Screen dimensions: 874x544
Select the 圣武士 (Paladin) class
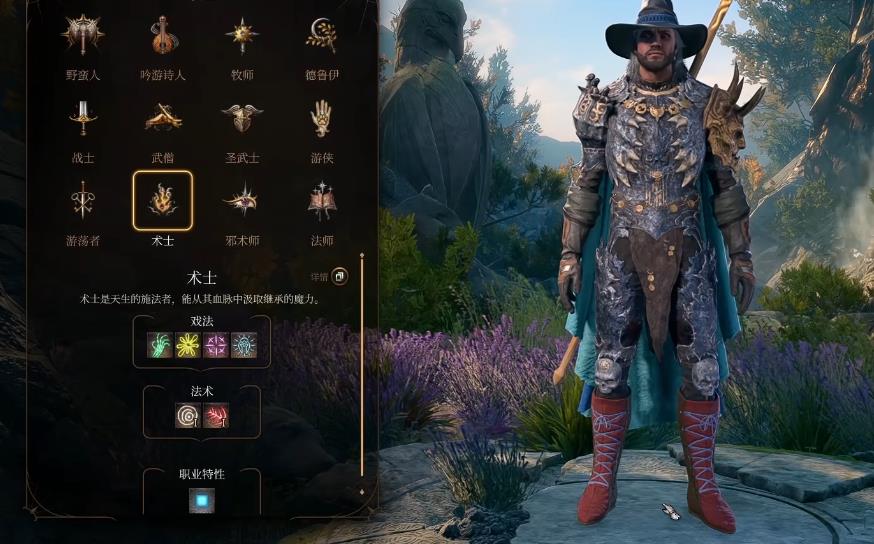(242, 119)
